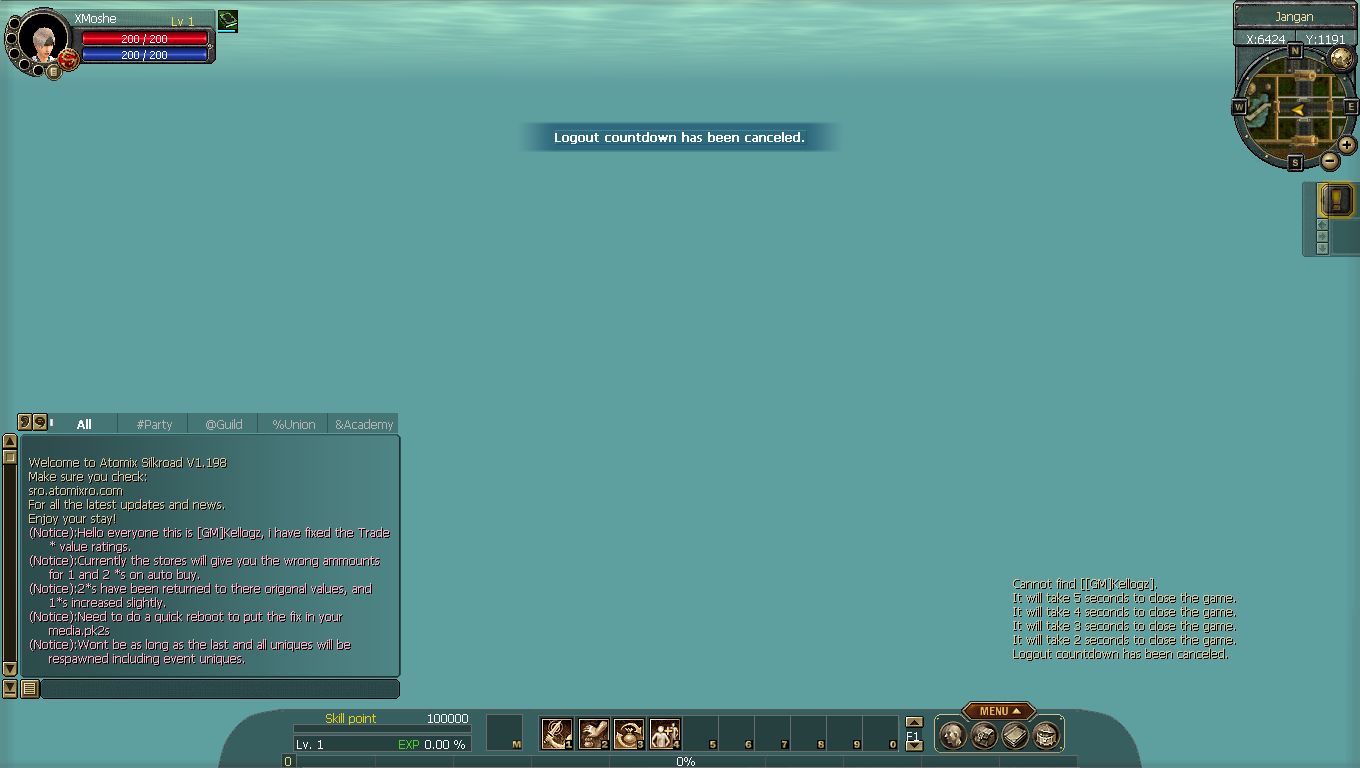Viewport: 1360px width, 768px height.
Task: Zoom in the minimap with the plus button
Action: pos(1347,146)
